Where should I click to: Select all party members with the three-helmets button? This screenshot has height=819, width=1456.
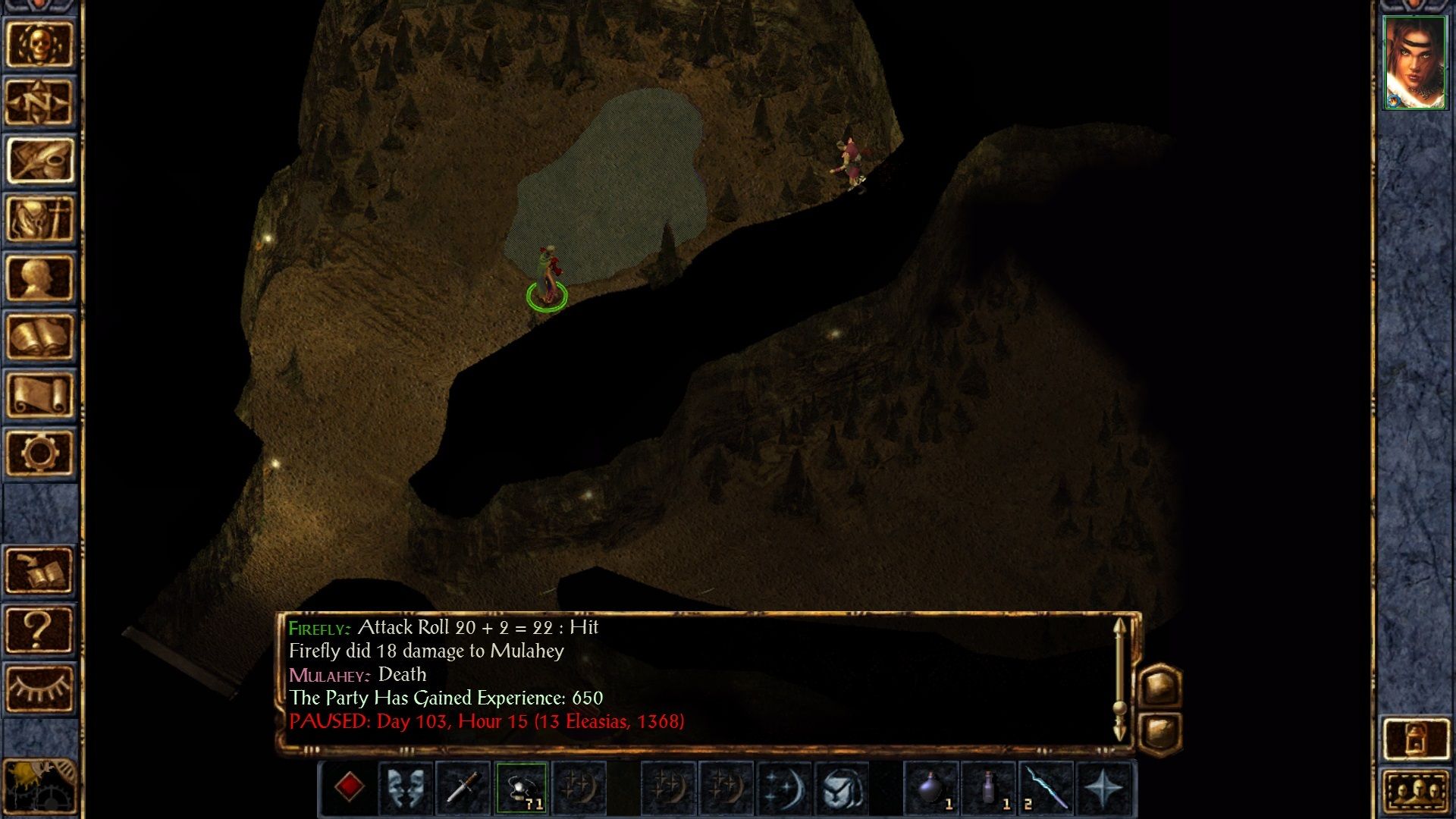point(1416,792)
